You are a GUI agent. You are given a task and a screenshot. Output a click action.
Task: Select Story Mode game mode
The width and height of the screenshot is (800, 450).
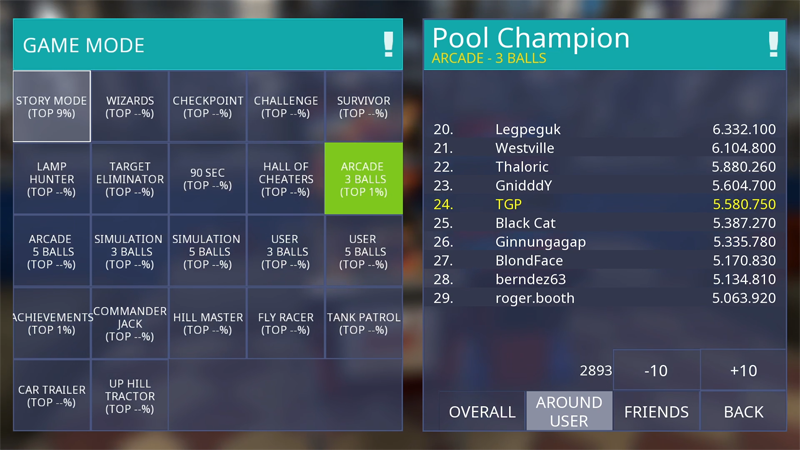(x=52, y=106)
